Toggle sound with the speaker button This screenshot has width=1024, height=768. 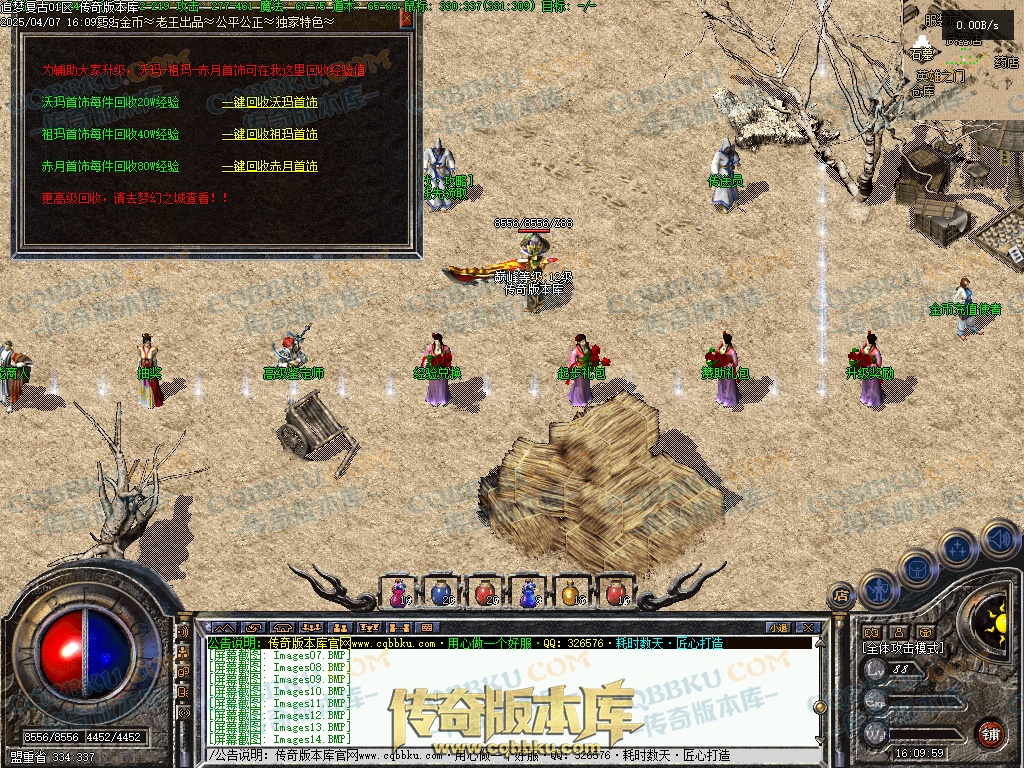pos(998,541)
